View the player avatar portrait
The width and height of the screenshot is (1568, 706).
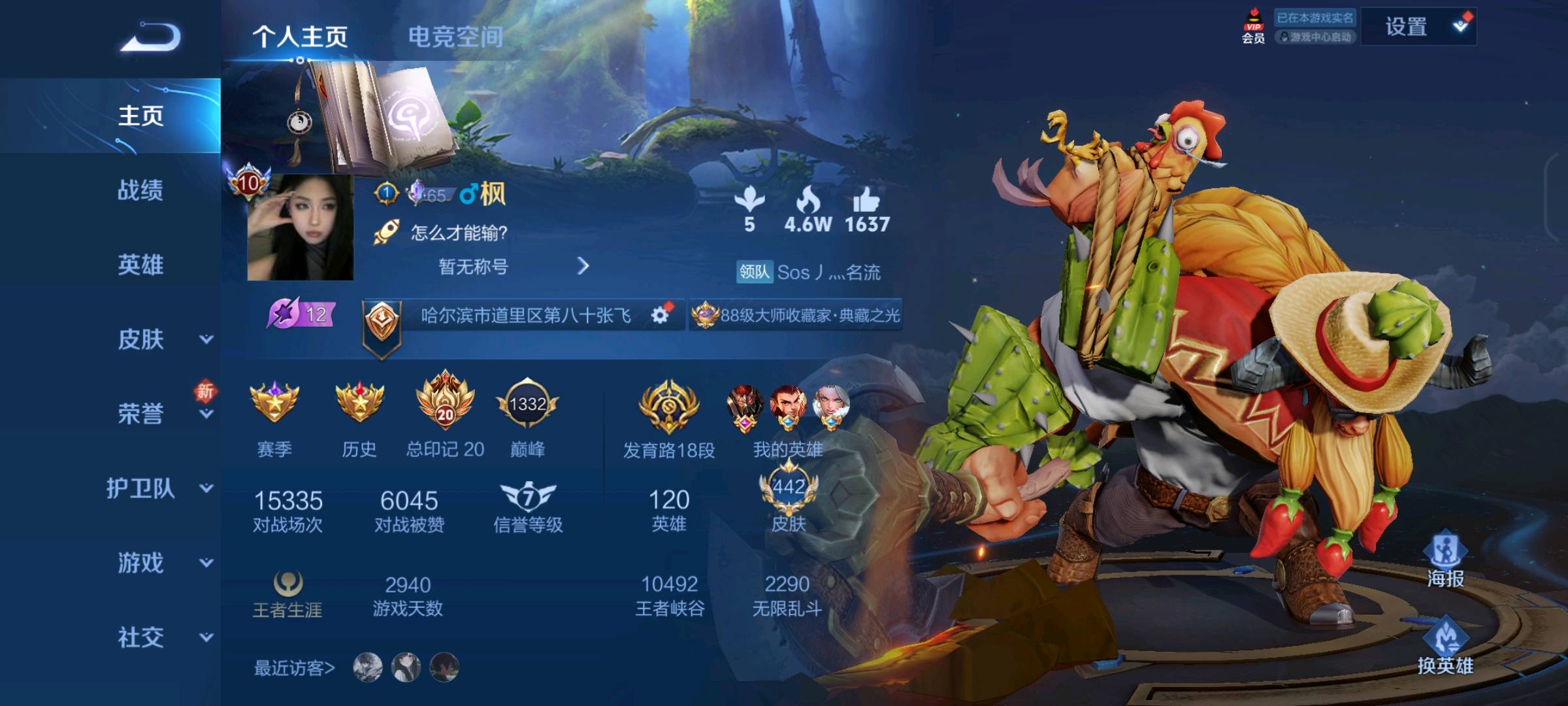(x=300, y=227)
